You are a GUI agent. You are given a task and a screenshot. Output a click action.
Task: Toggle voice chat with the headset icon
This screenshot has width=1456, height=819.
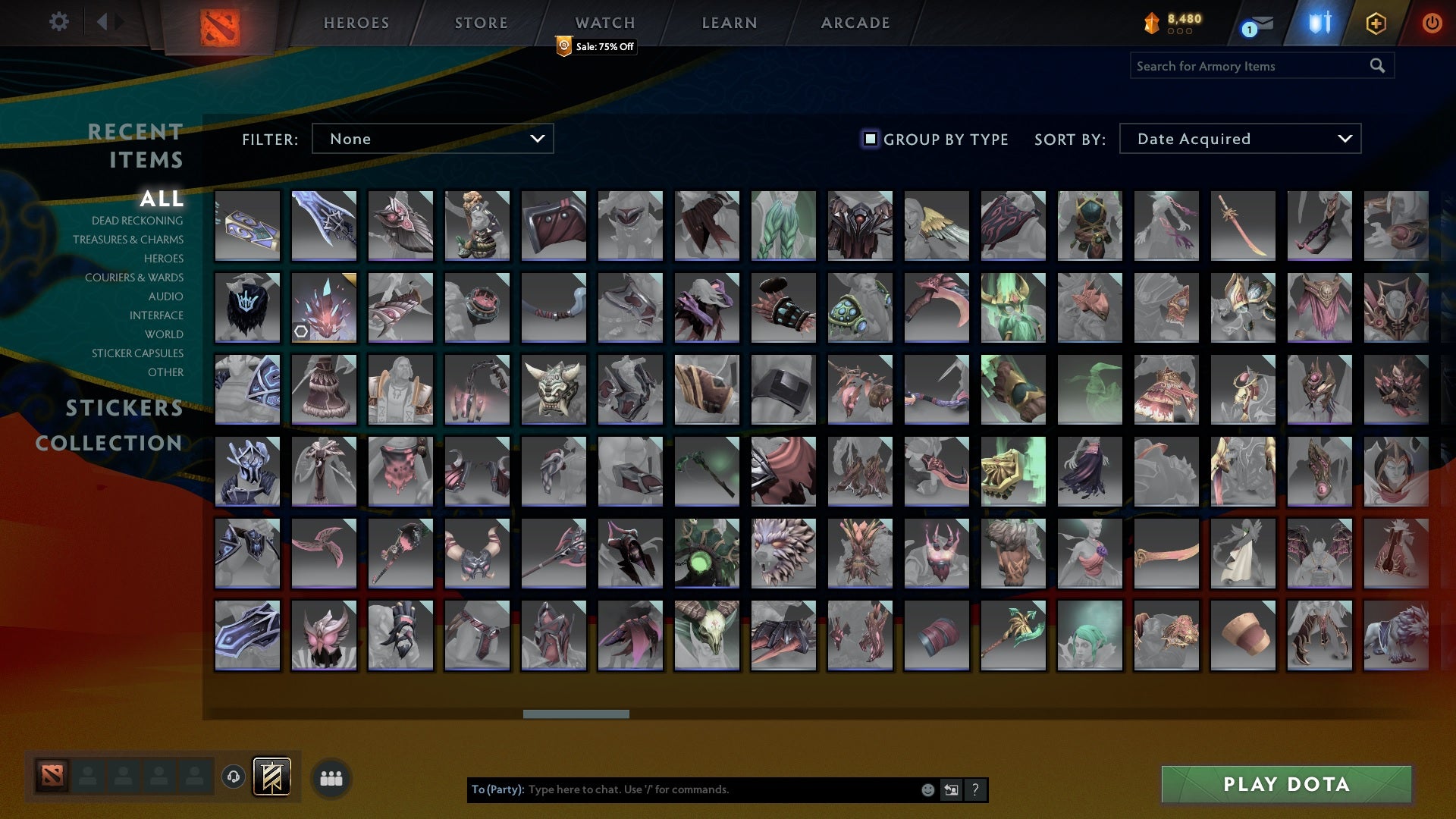234,775
